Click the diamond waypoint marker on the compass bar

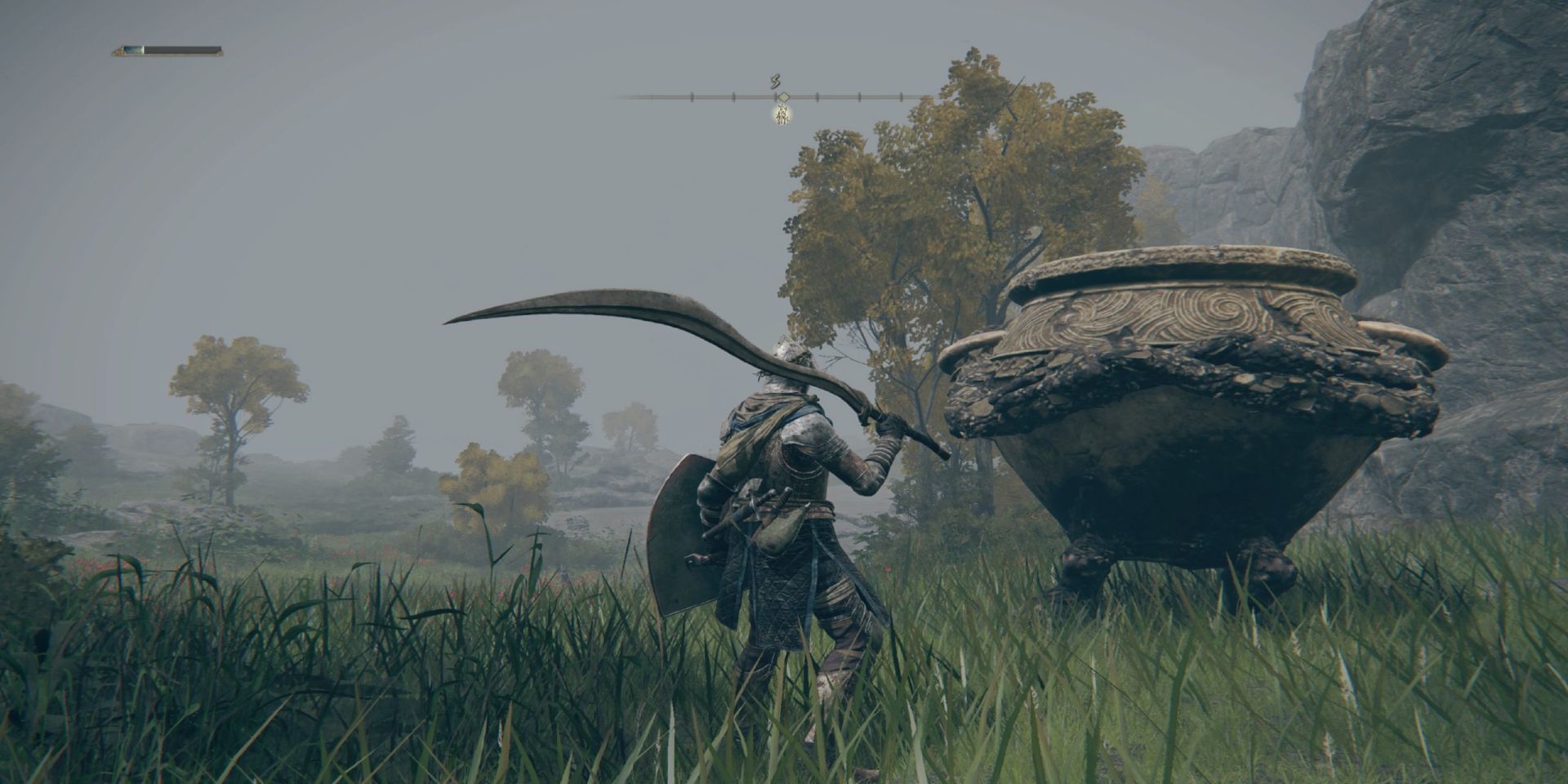[x=784, y=97]
